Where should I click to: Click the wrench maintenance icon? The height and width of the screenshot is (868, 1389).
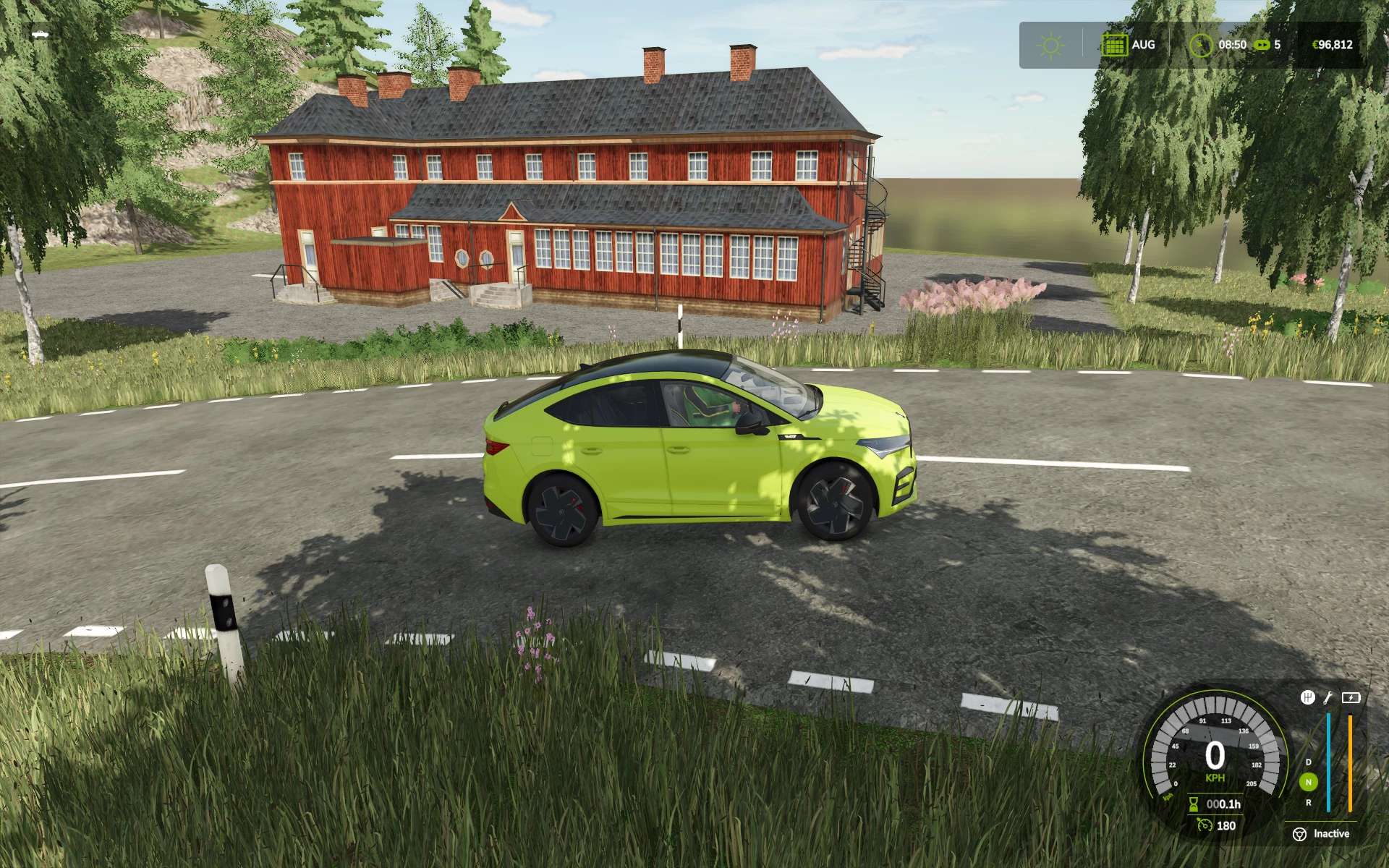pos(1328,697)
